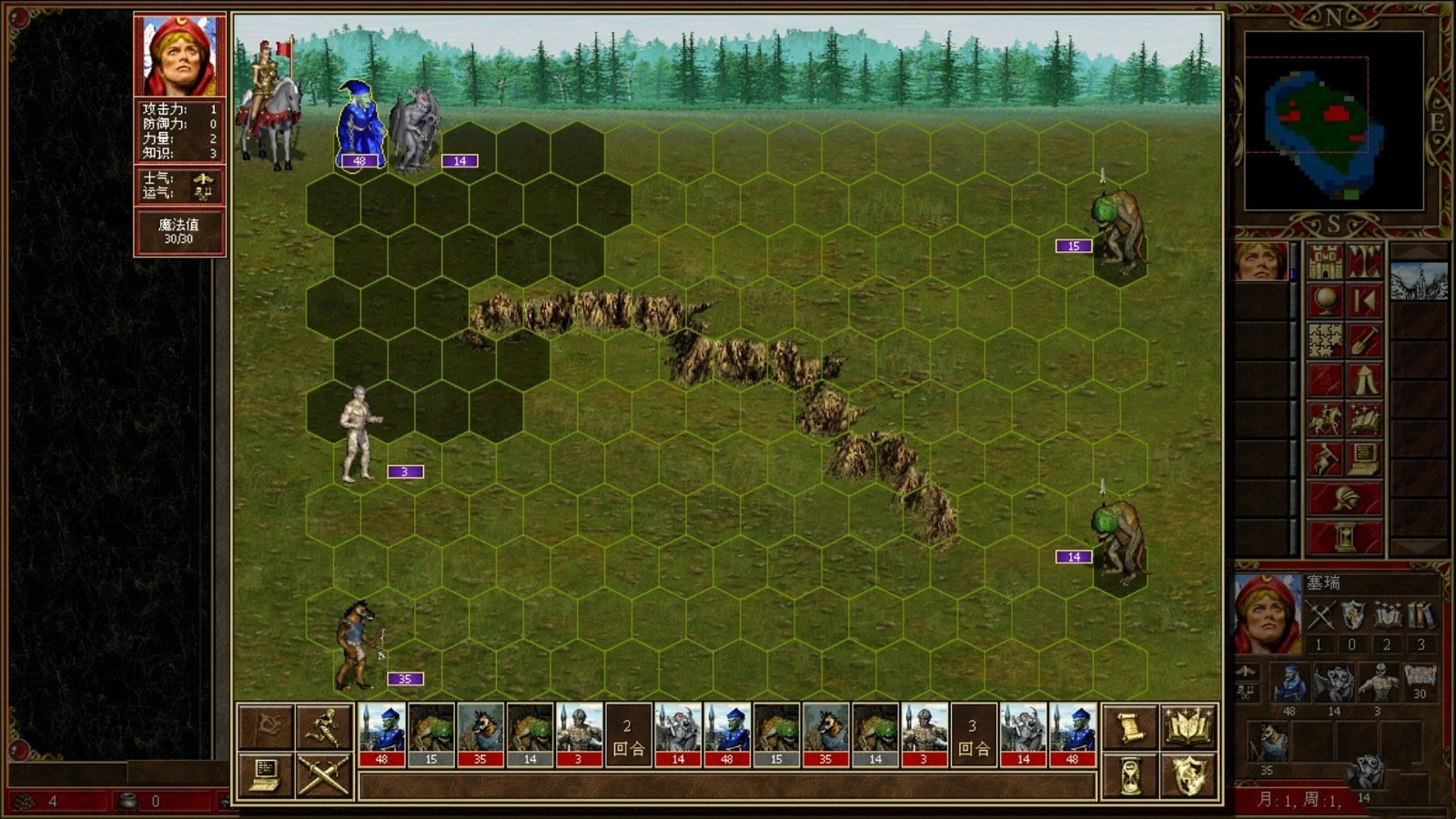Wait this turn using the hourglass button
The image size is (1456, 819).
(1130, 775)
